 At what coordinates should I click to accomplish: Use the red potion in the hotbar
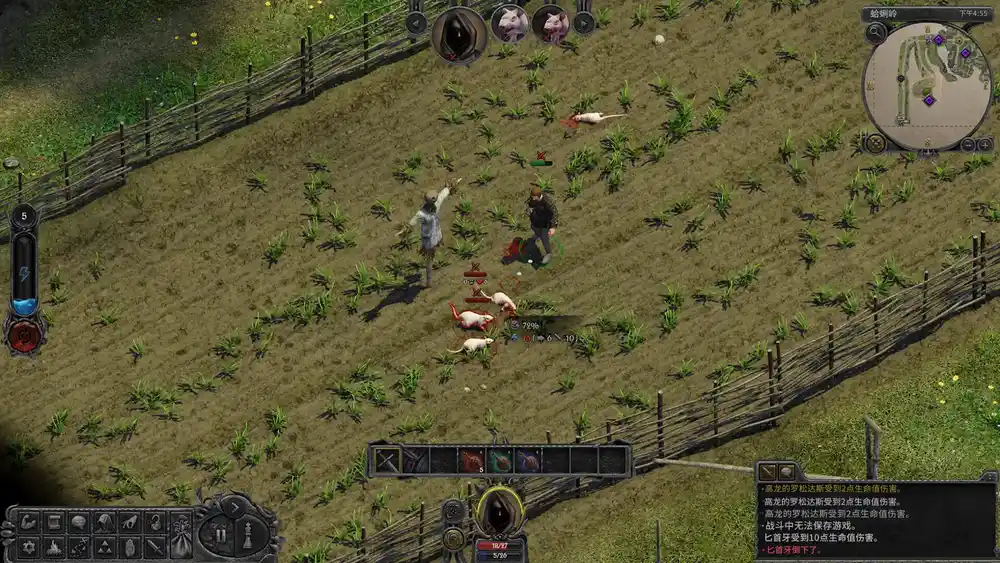coord(471,460)
